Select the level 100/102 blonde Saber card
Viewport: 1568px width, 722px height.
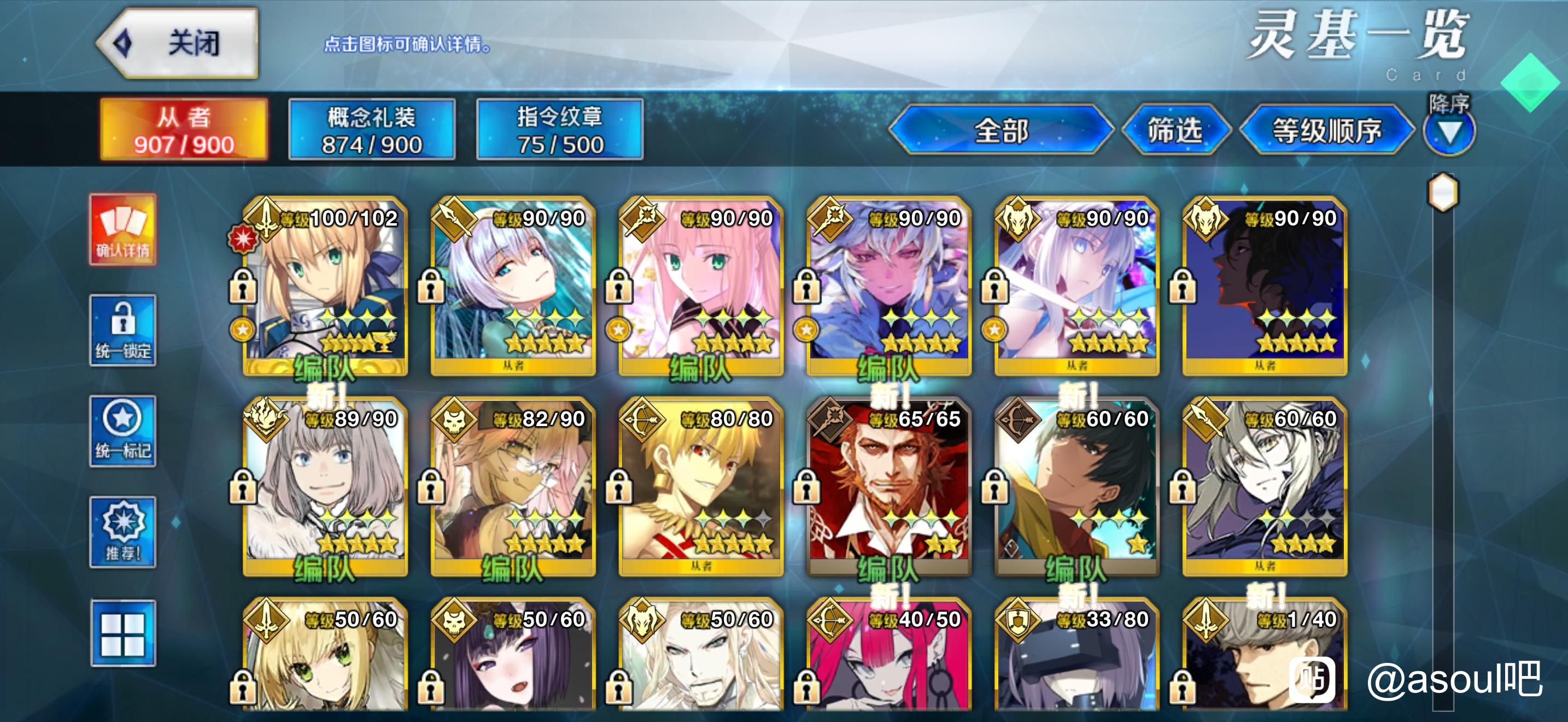click(324, 286)
